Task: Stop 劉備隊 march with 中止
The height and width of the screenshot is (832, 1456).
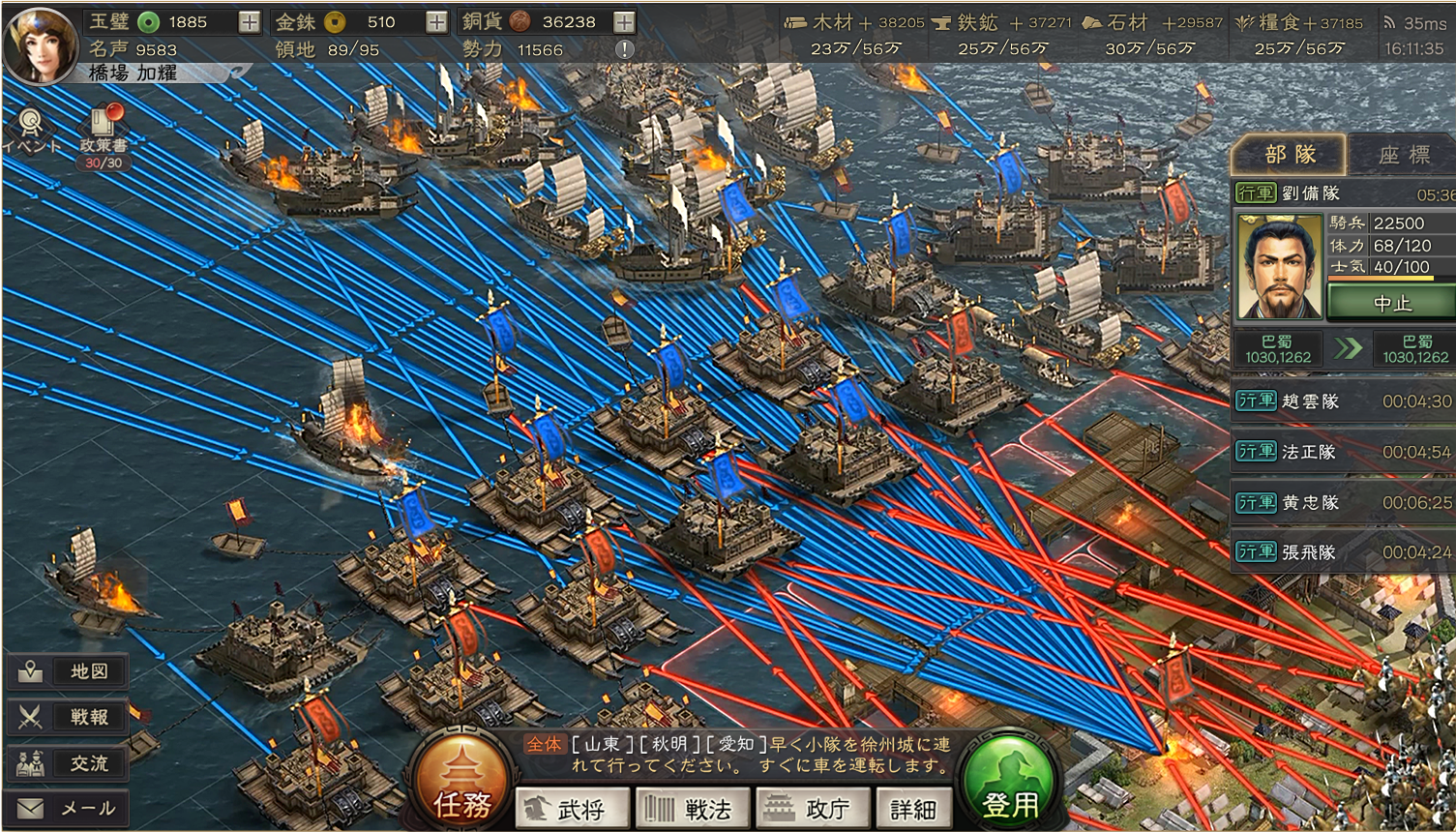Action: click(1392, 303)
